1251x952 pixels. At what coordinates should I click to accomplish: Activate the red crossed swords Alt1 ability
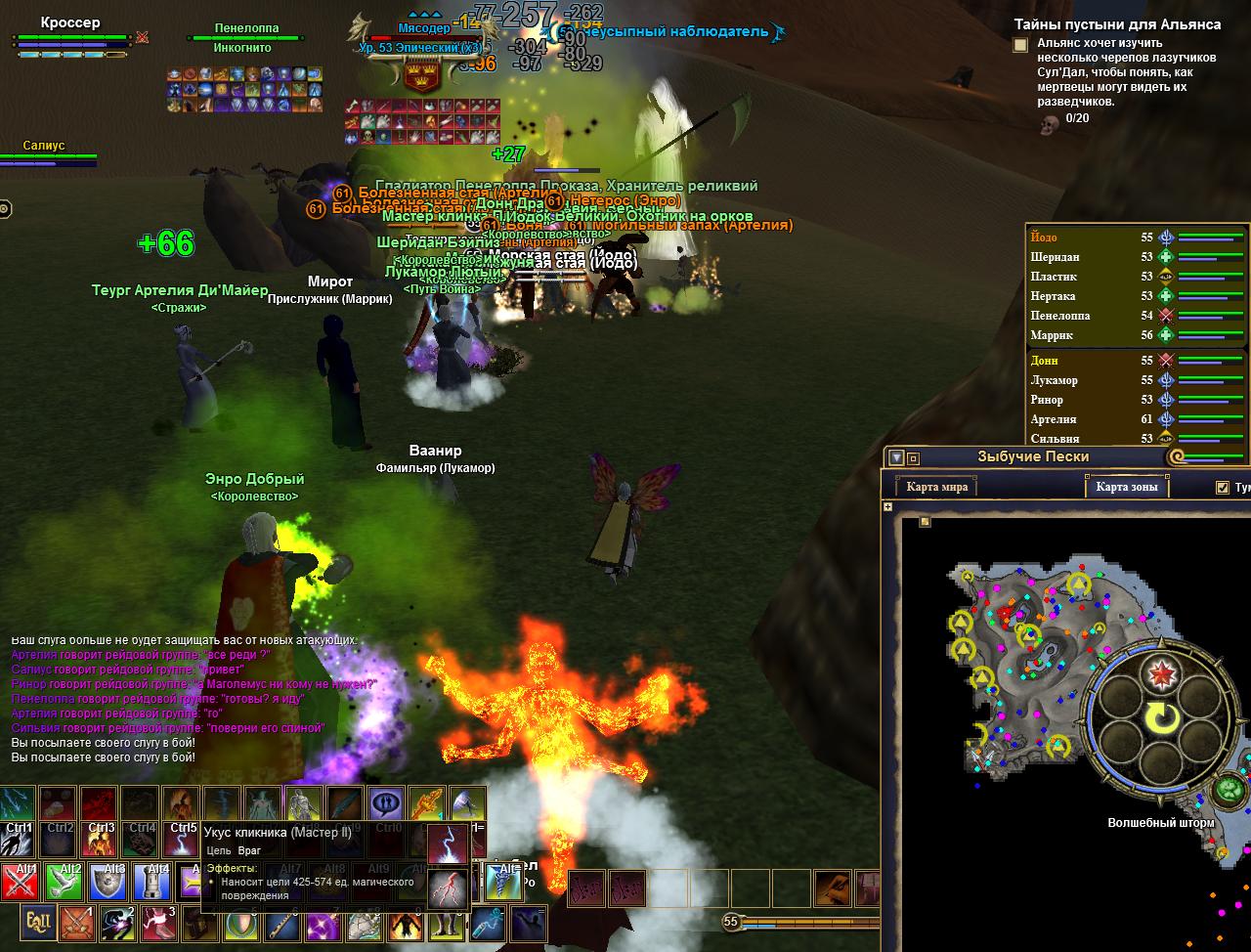pos(21,882)
